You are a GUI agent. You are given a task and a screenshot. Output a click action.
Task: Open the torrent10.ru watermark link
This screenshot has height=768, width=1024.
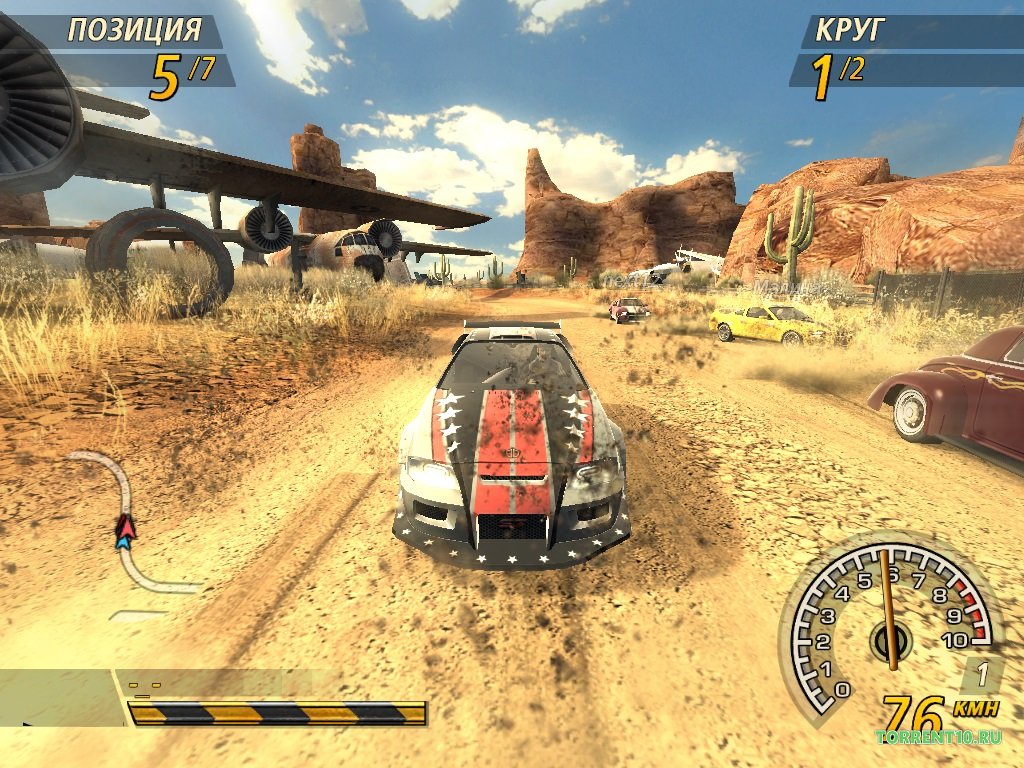938,738
